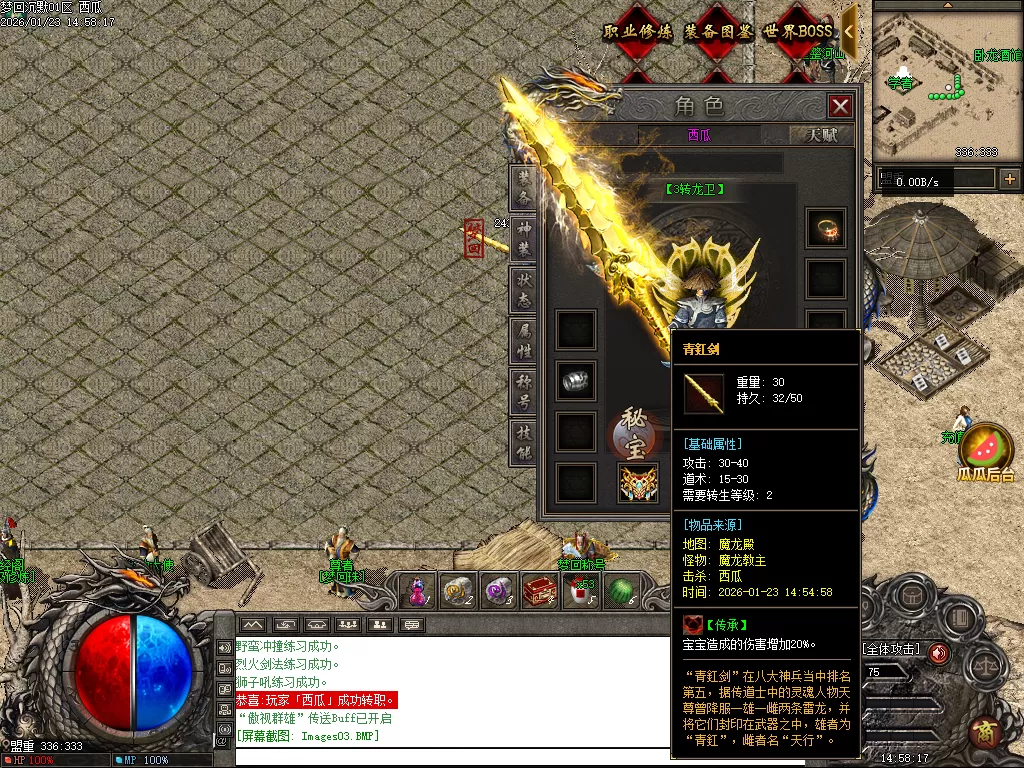Use the red treasure chest hotbar item
Image resolution: width=1024 pixels, height=768 pixels.
pos(540,591)
